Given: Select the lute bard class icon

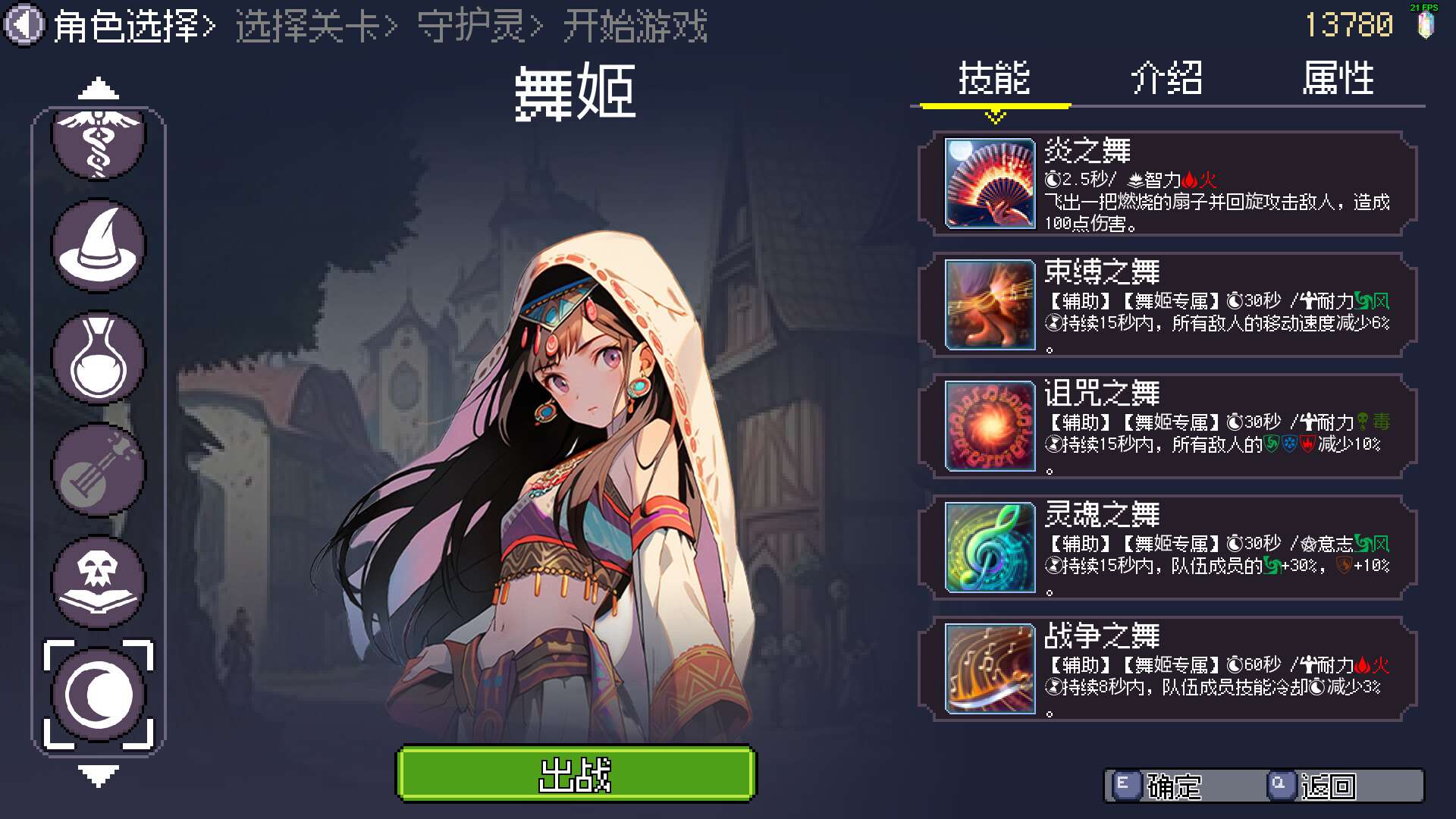Looking at the screenshot, I should point(98,469).
